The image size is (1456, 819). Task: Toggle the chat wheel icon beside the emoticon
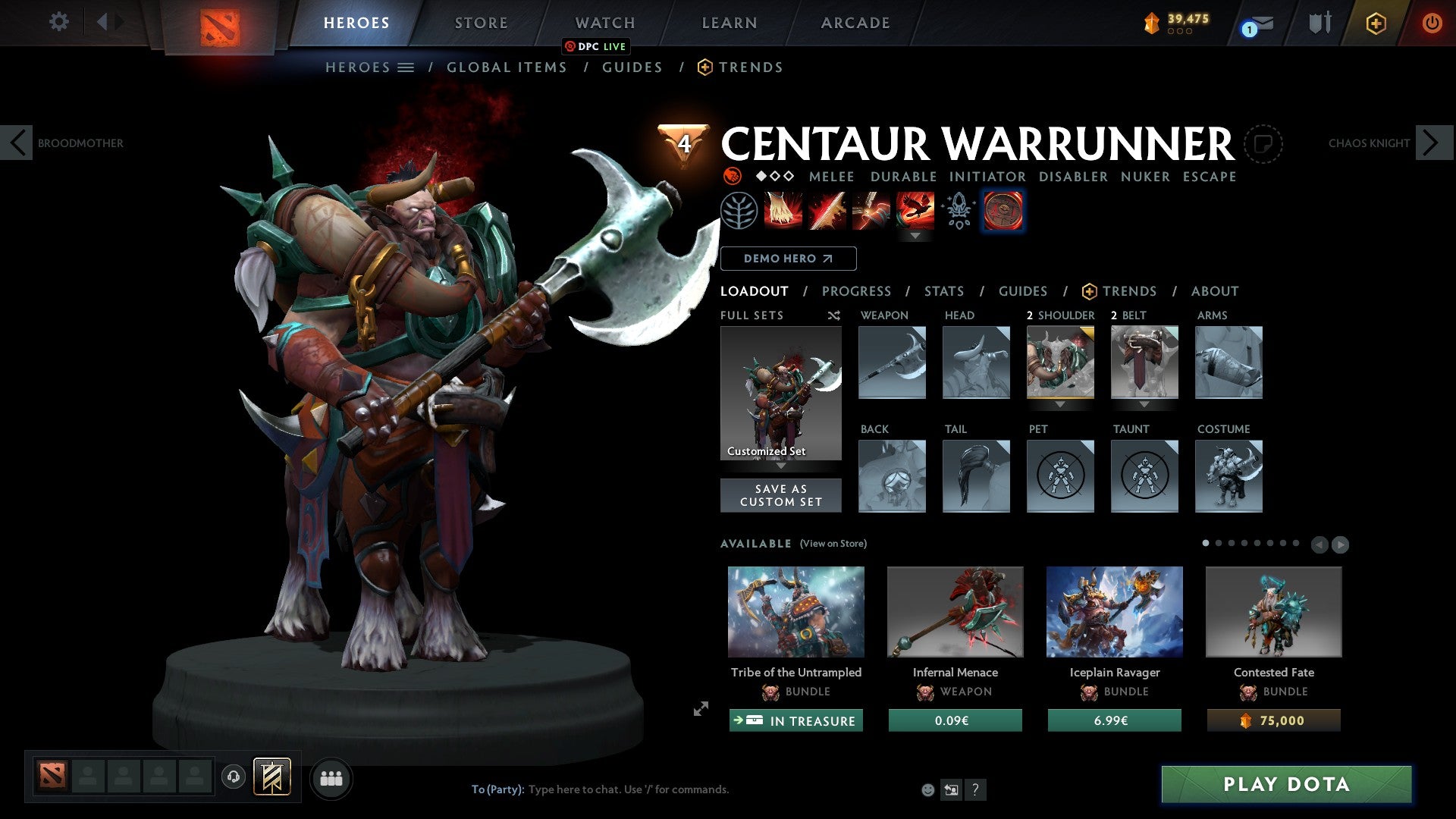(x=952, y=789)
